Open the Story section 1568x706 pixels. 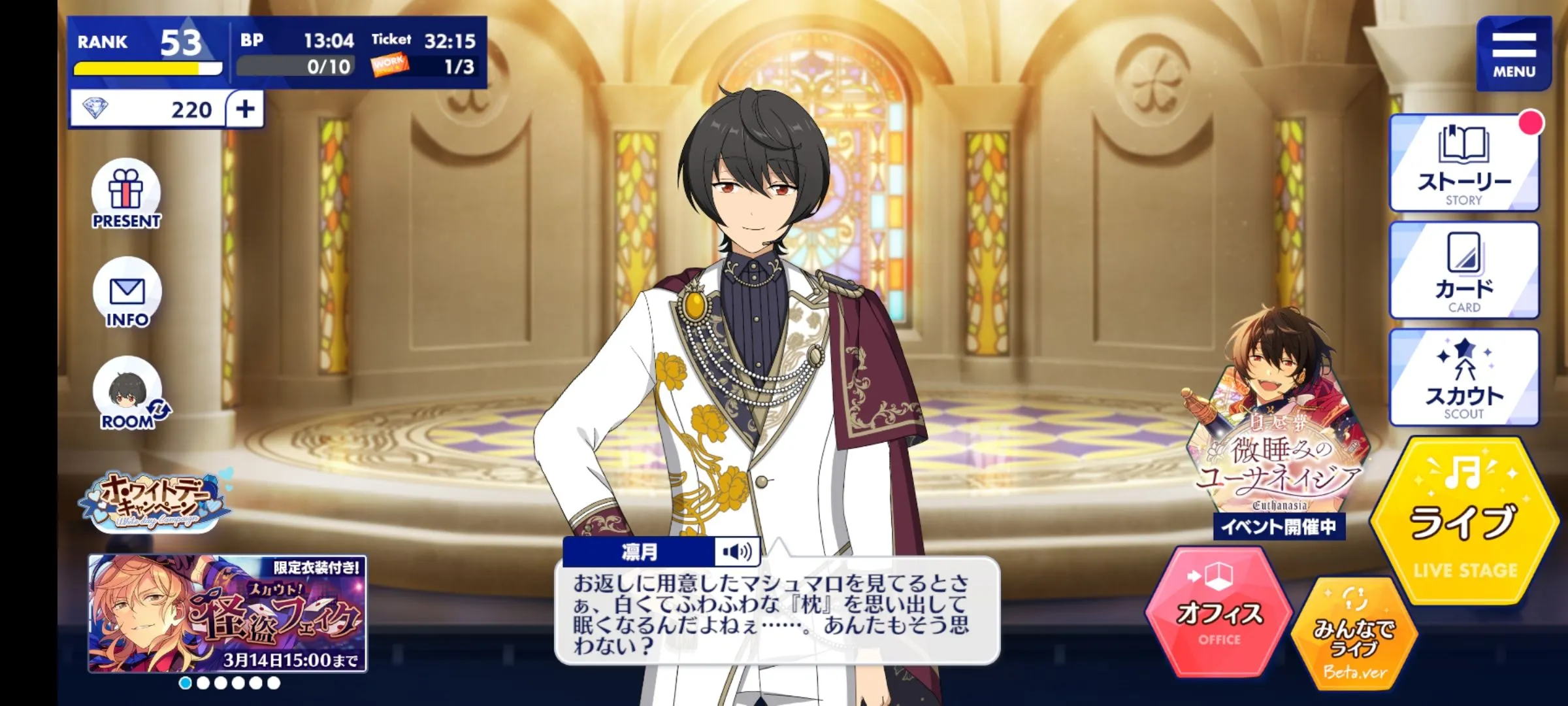1463,163
